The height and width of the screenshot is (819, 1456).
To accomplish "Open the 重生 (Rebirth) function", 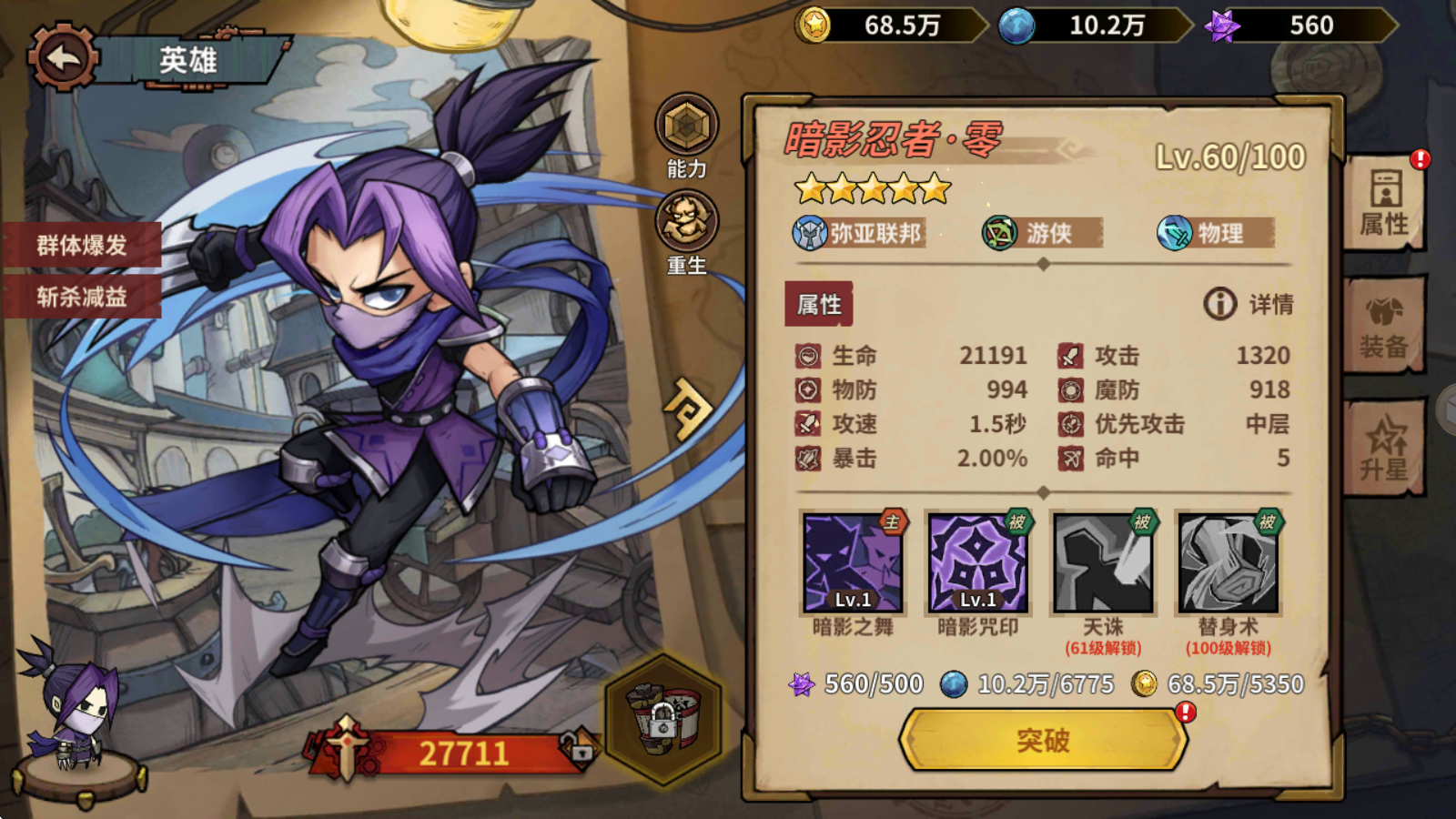I will click(x=689, y=221).
